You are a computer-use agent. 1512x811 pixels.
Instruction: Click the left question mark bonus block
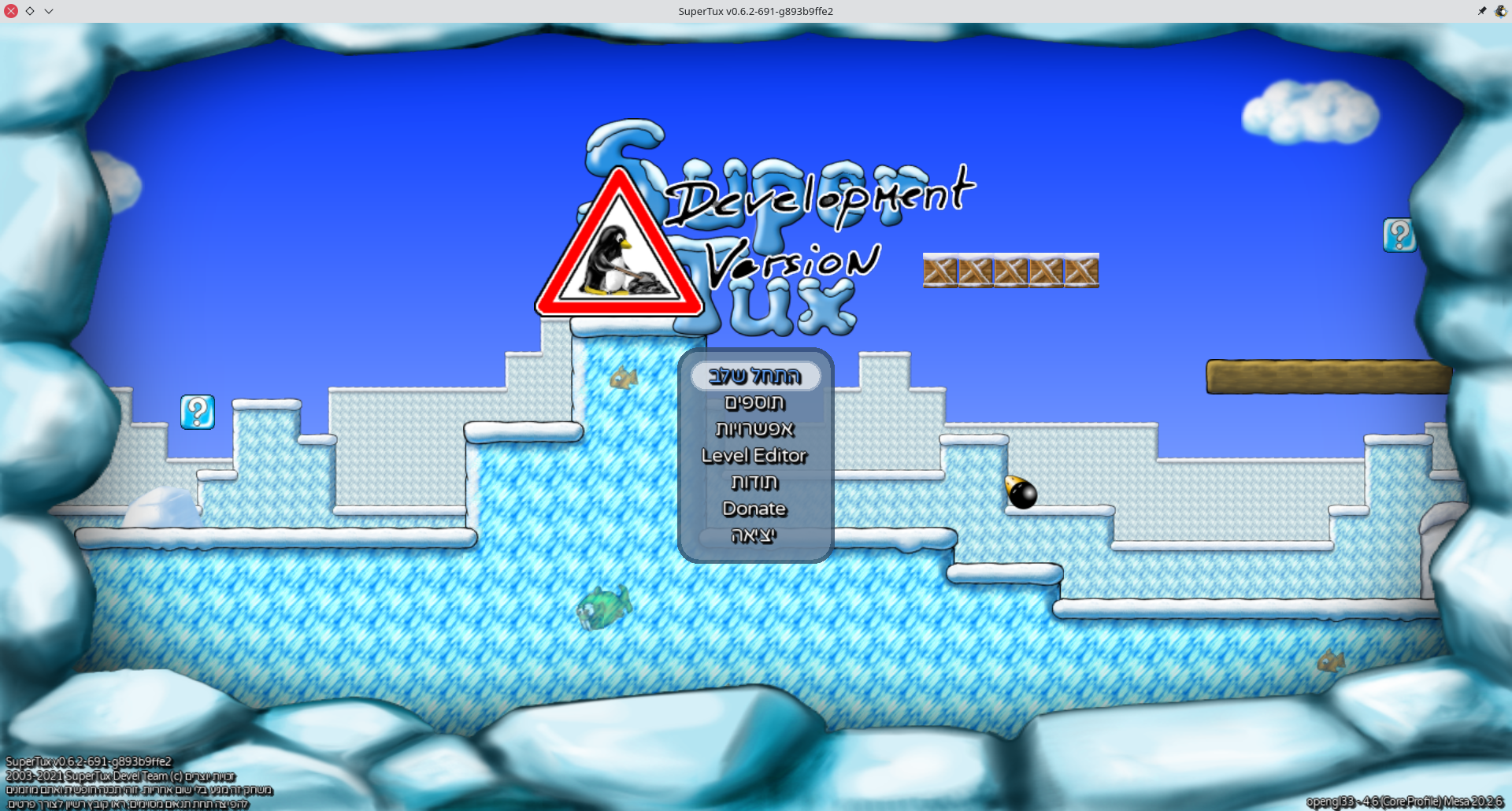[x=198, y=412]
